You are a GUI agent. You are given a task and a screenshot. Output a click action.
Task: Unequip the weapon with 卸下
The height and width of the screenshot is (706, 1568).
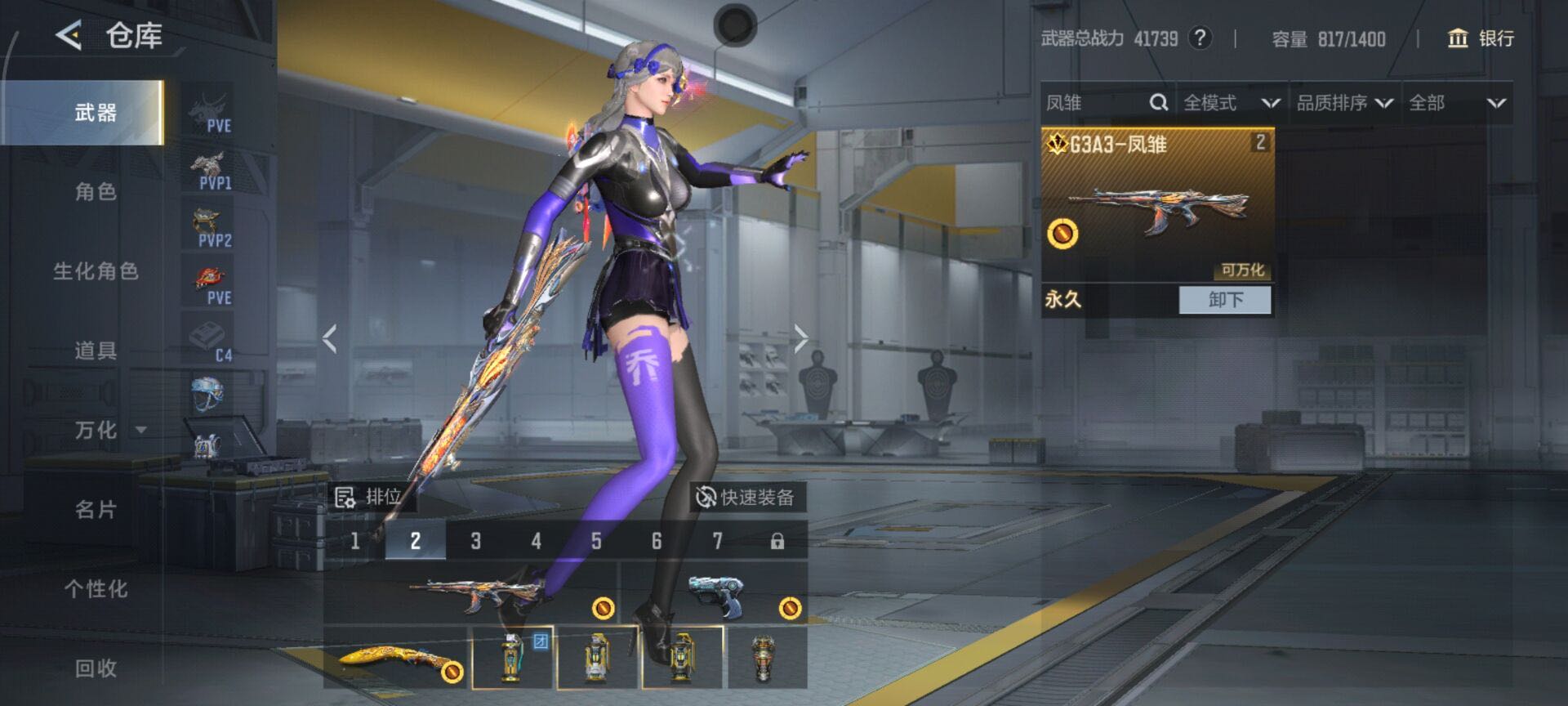1224,300
